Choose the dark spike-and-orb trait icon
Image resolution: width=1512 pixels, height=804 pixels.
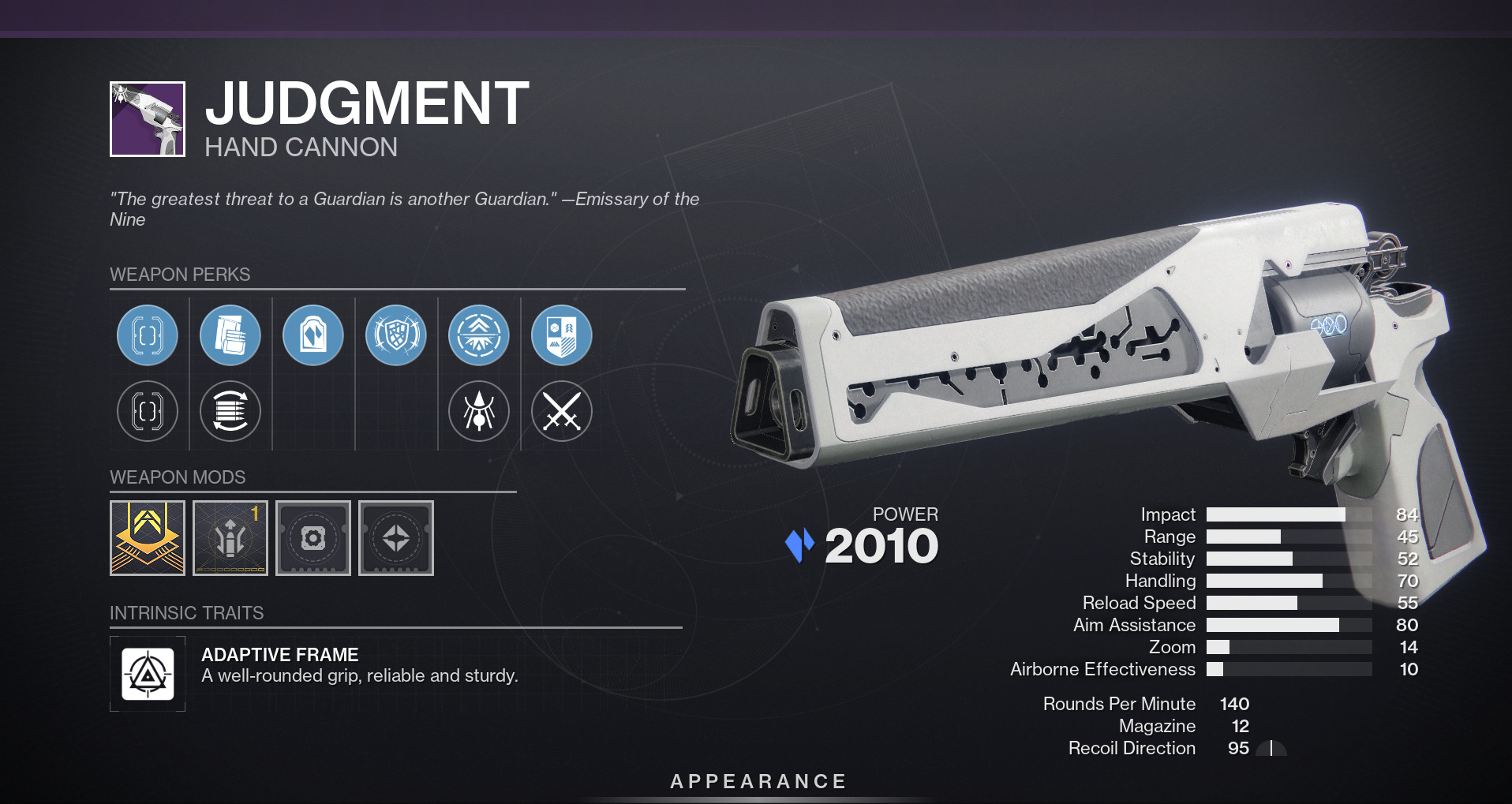coord(479,411)
